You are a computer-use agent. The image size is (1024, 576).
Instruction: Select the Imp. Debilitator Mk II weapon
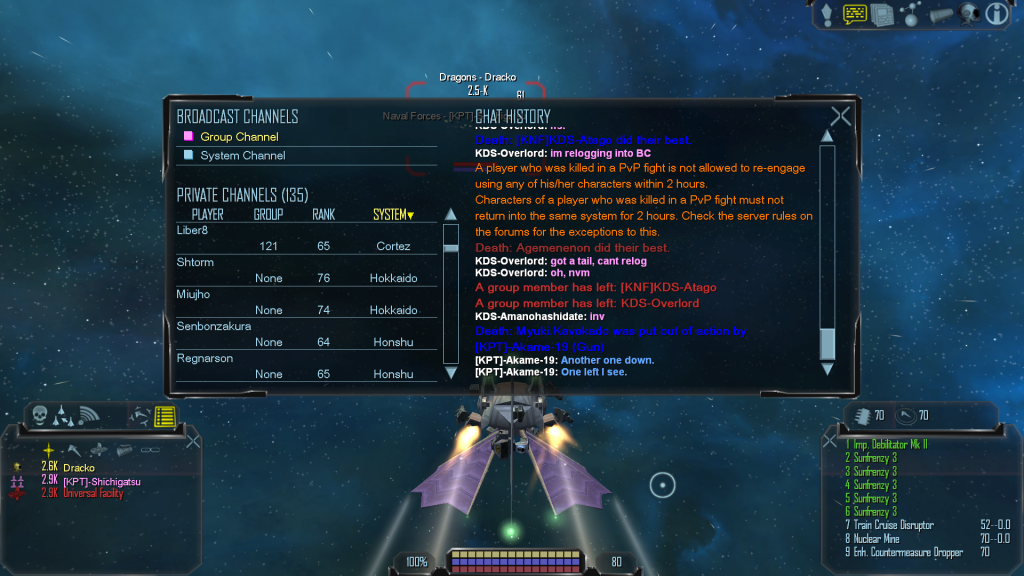891,444
